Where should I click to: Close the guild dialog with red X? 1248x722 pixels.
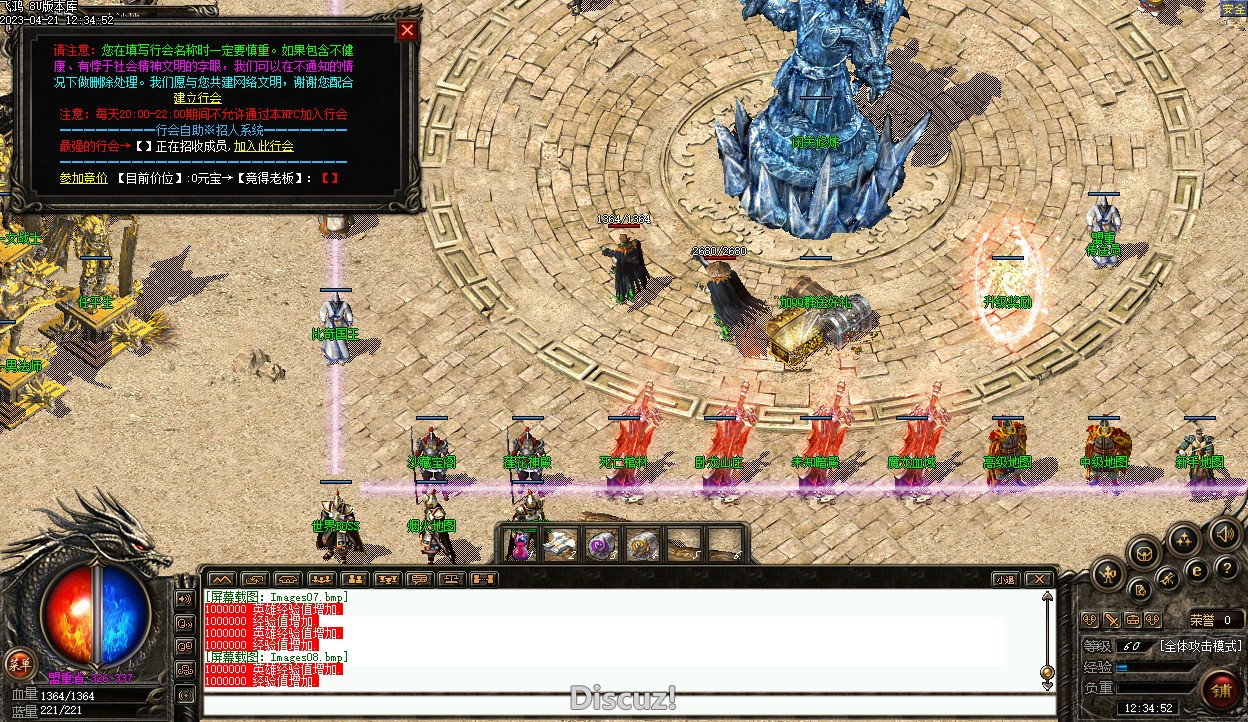click(x=407, y=30)
